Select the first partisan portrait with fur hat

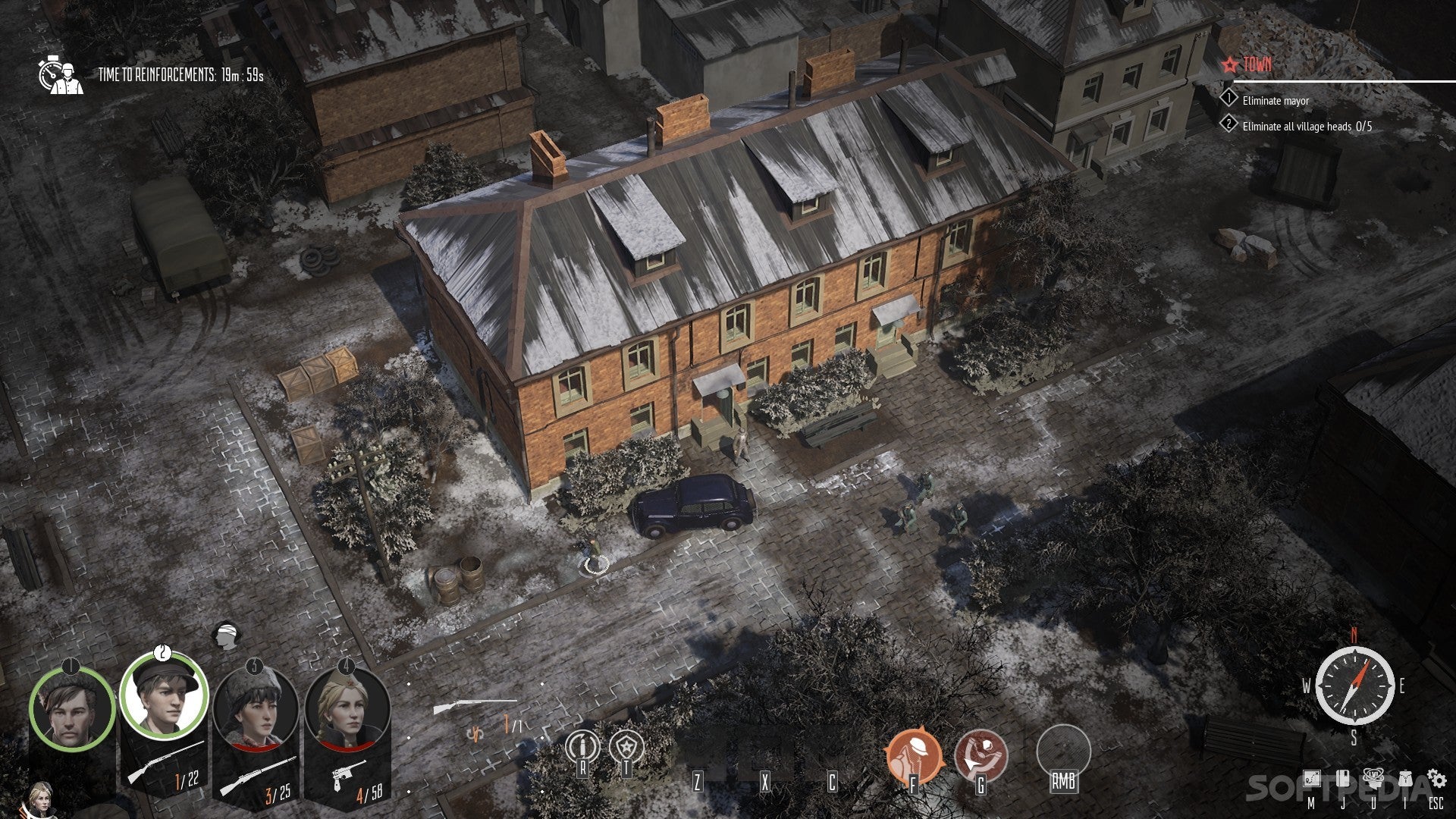point(71,709)
